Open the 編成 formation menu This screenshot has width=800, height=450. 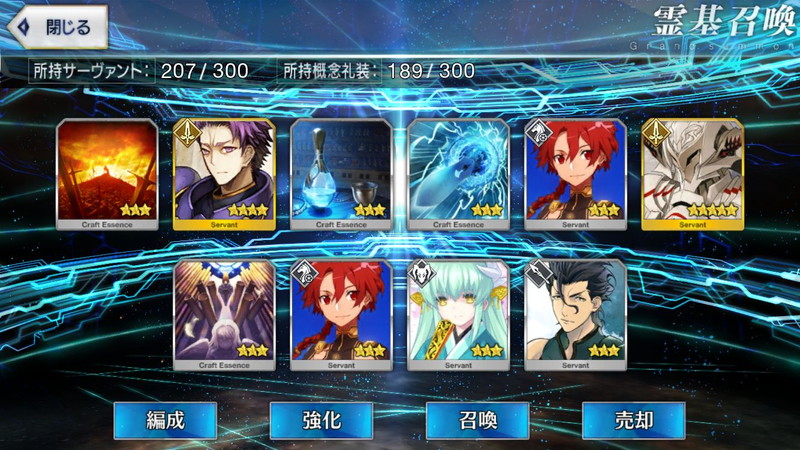163,420
